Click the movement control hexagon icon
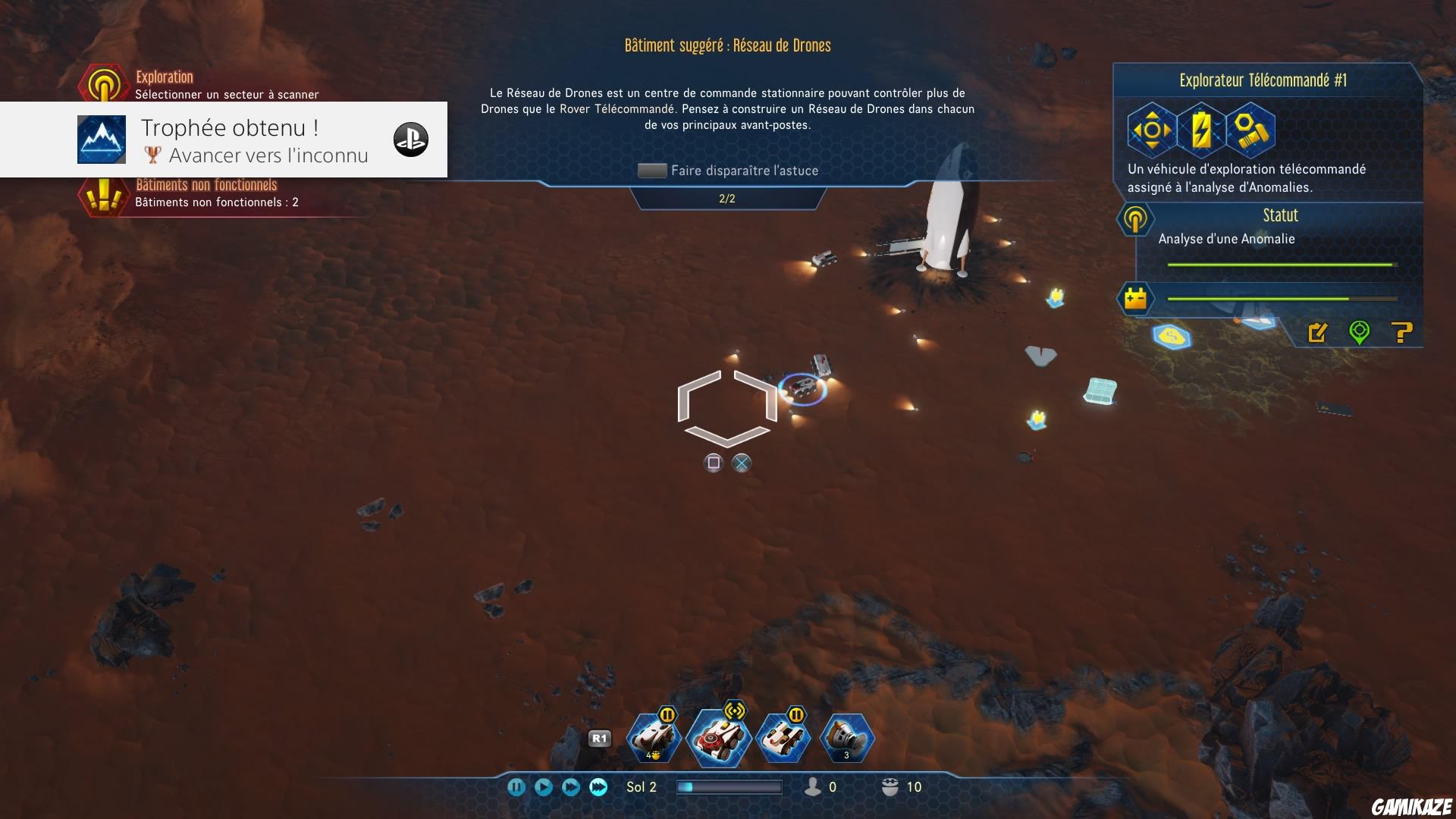This screenshot has width=1456, height=819. click(1151, 129)
